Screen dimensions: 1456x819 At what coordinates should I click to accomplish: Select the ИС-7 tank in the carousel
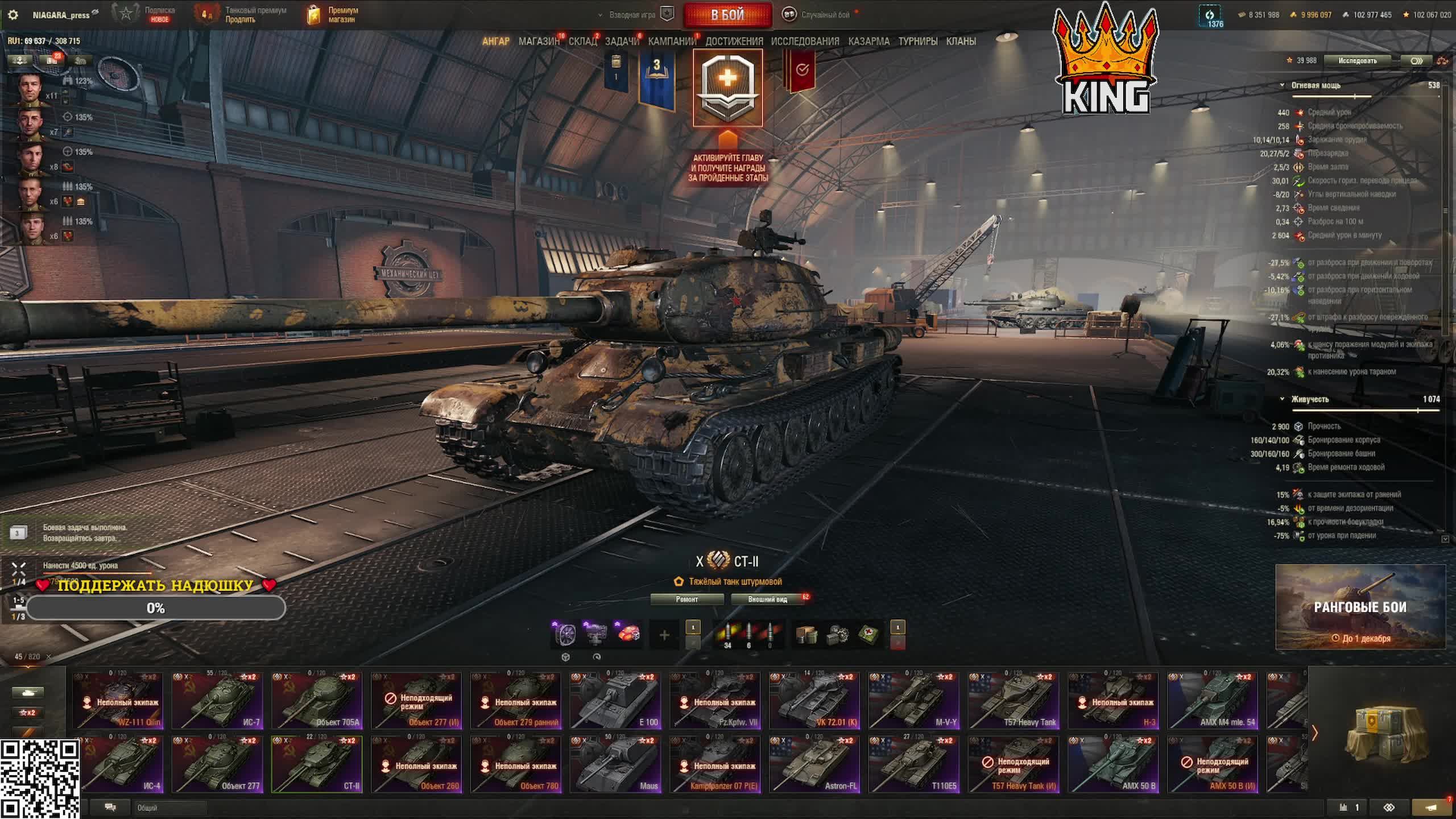[x=217, y=701]
